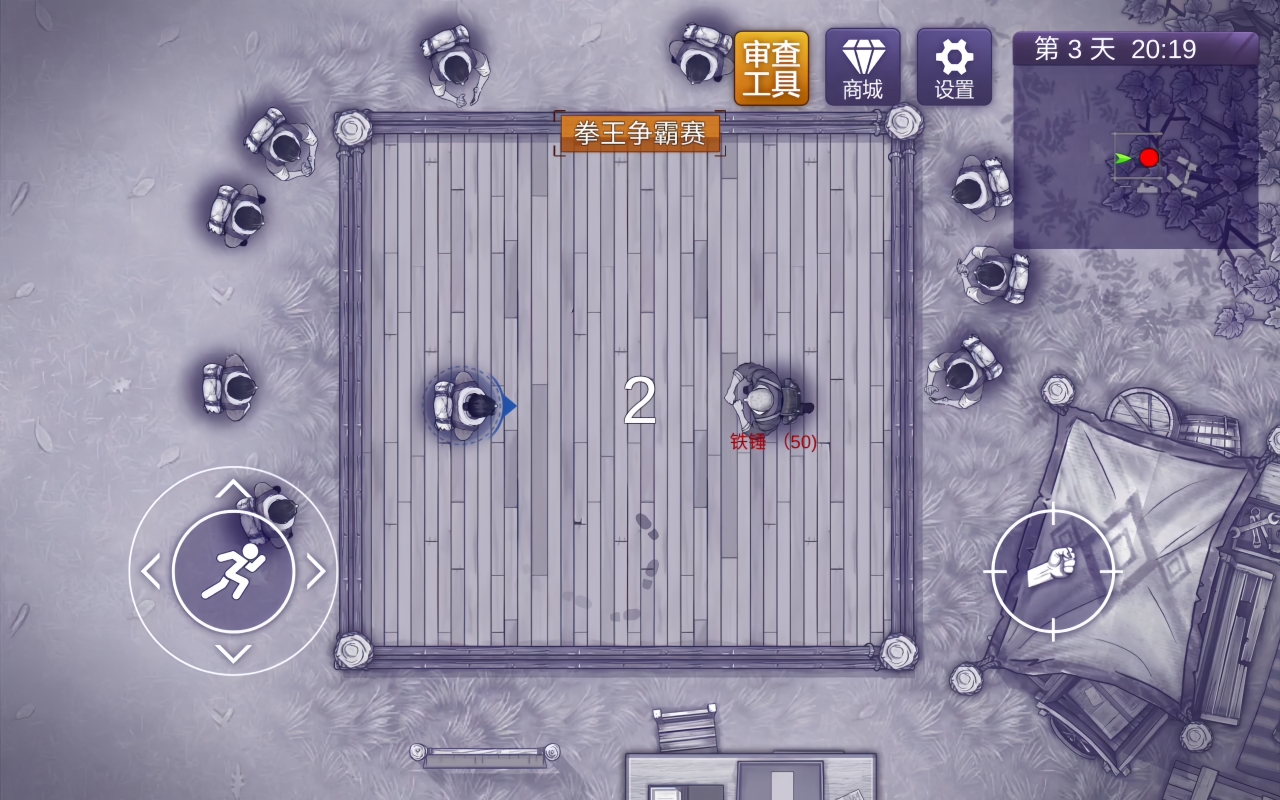Tap the up arrow on the movement pad

click(x=236, y=490)
